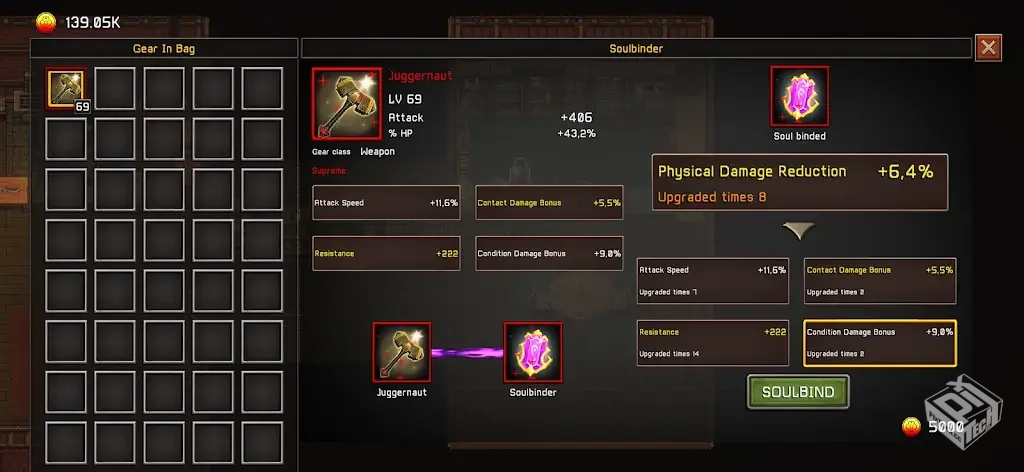This screenshot has height=472, width=1024.
Task: Select the Juggernaut hammer in the bag
Action: (x=67, y=88)
